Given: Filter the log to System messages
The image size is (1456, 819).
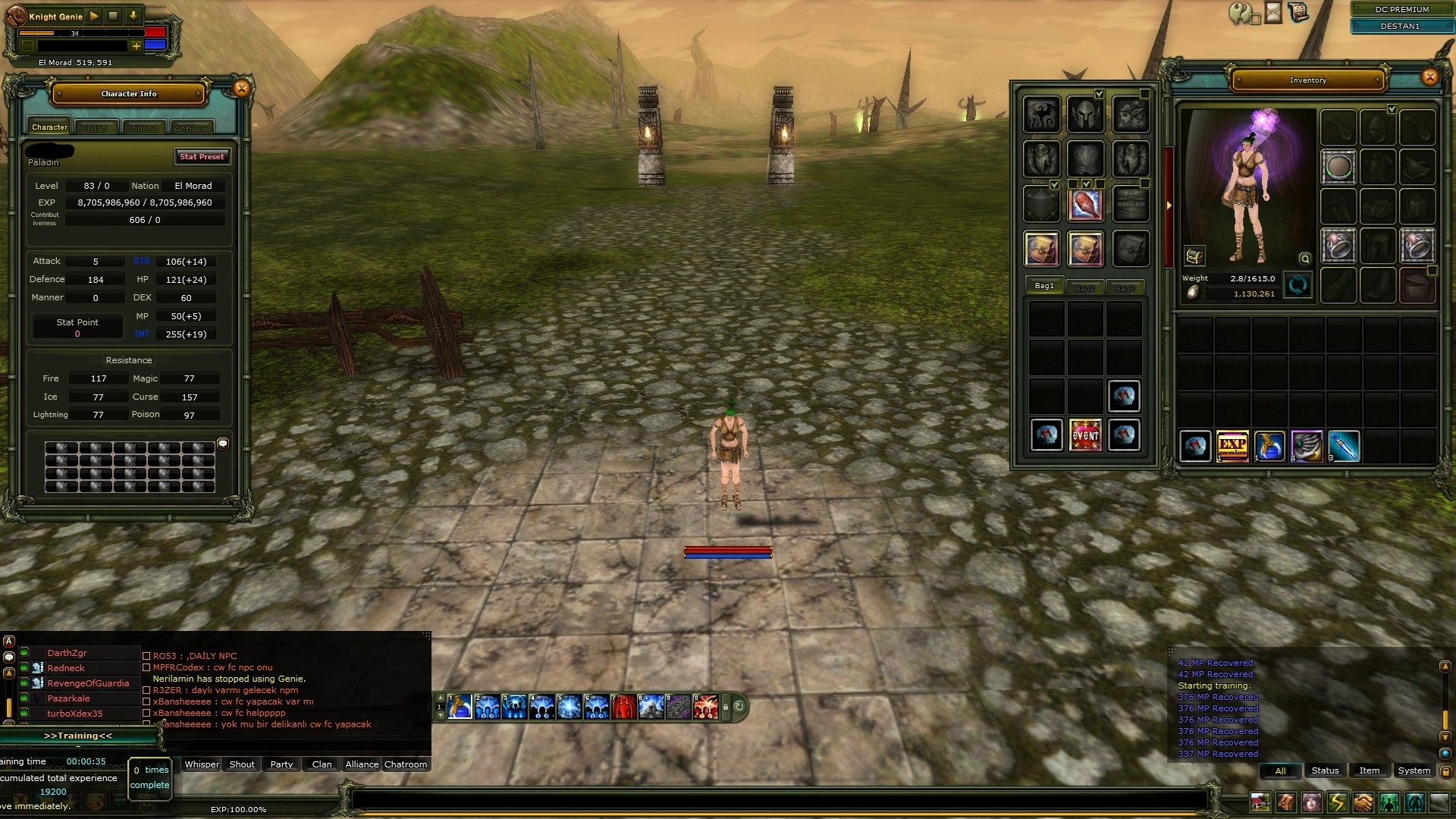Looking at the screenshot, I should pyautogui.click(x=1414, y=770).
